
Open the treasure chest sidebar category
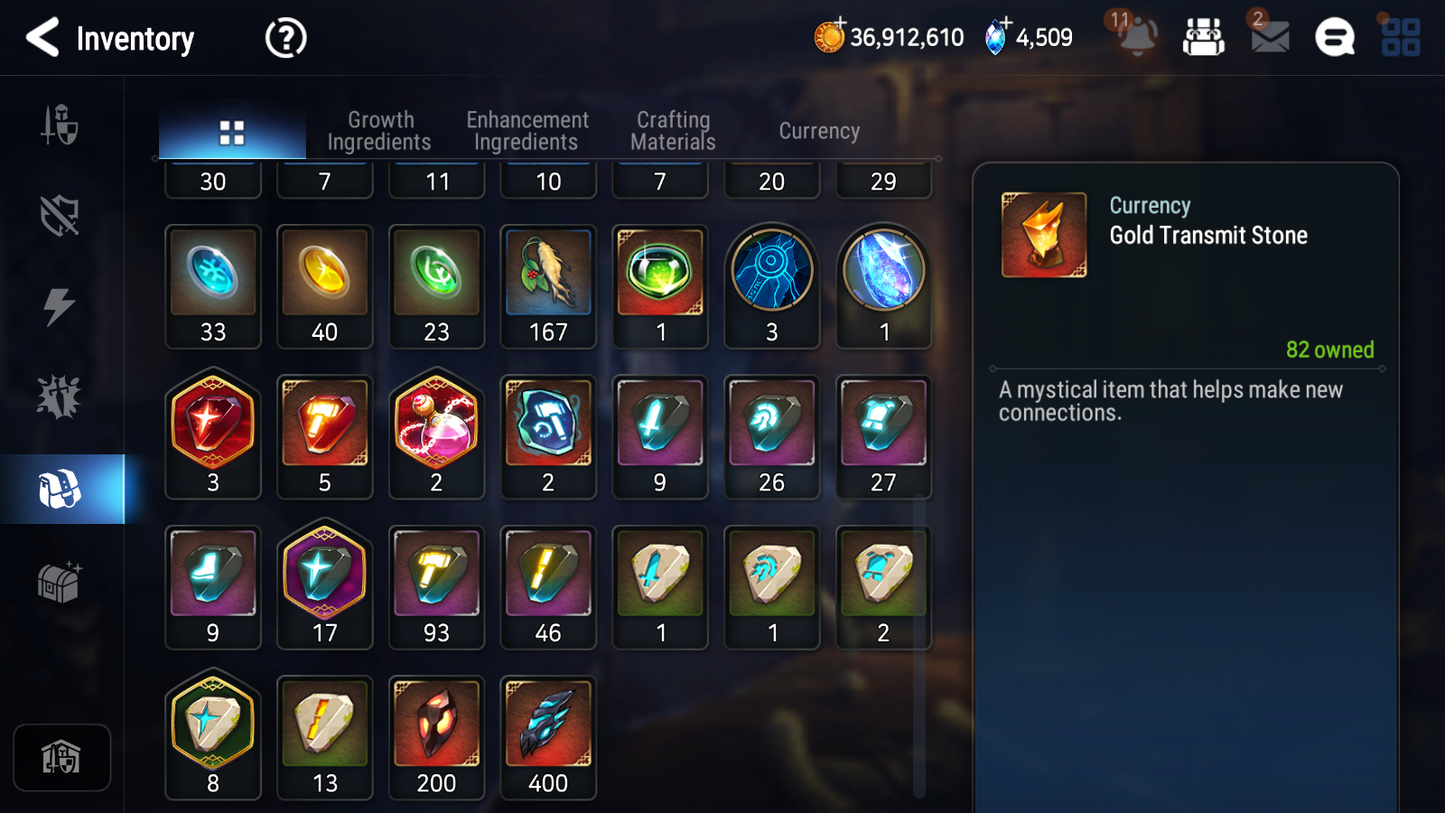tap(60, 582)
